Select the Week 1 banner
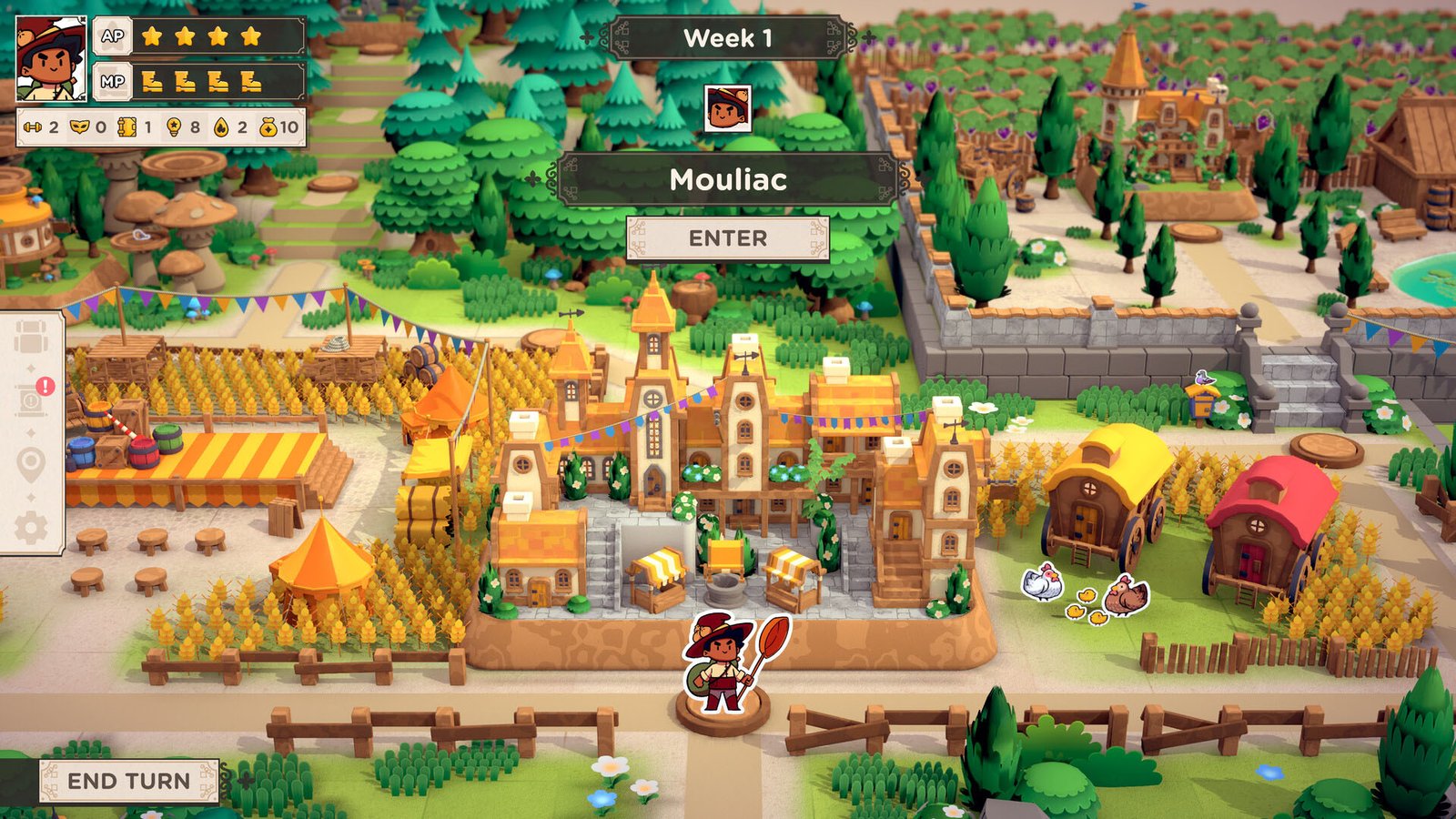 tap(727, 36)
